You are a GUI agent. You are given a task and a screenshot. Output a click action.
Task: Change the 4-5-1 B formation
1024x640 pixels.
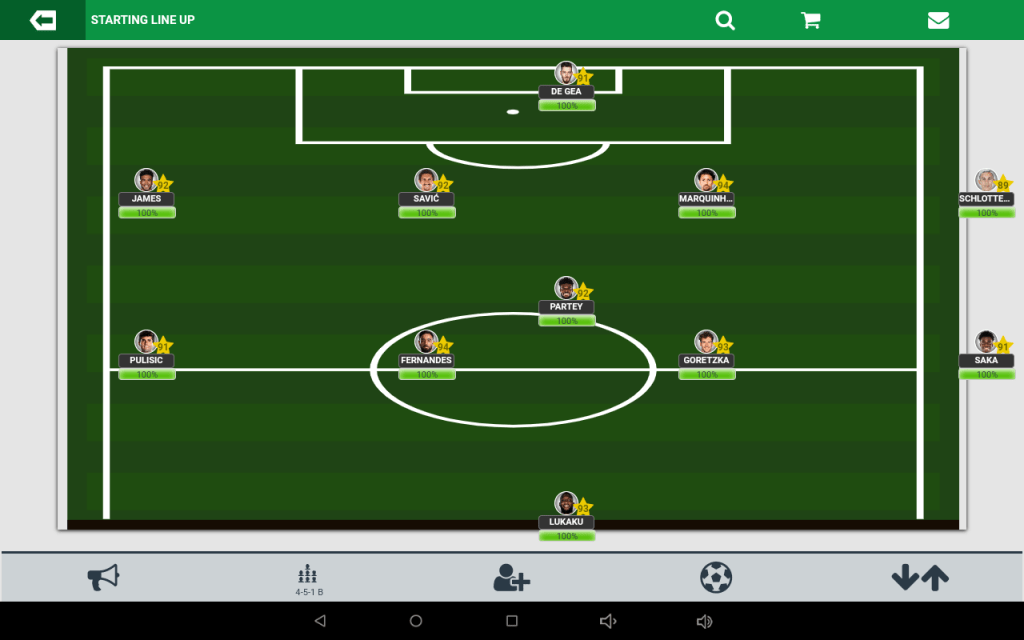click(308, 579)
